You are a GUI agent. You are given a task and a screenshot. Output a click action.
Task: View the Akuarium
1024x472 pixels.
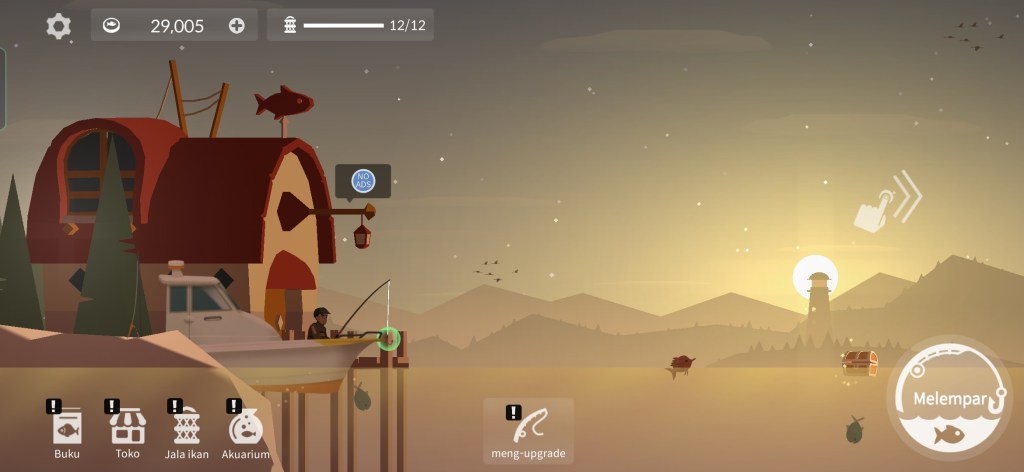[245, 431]
